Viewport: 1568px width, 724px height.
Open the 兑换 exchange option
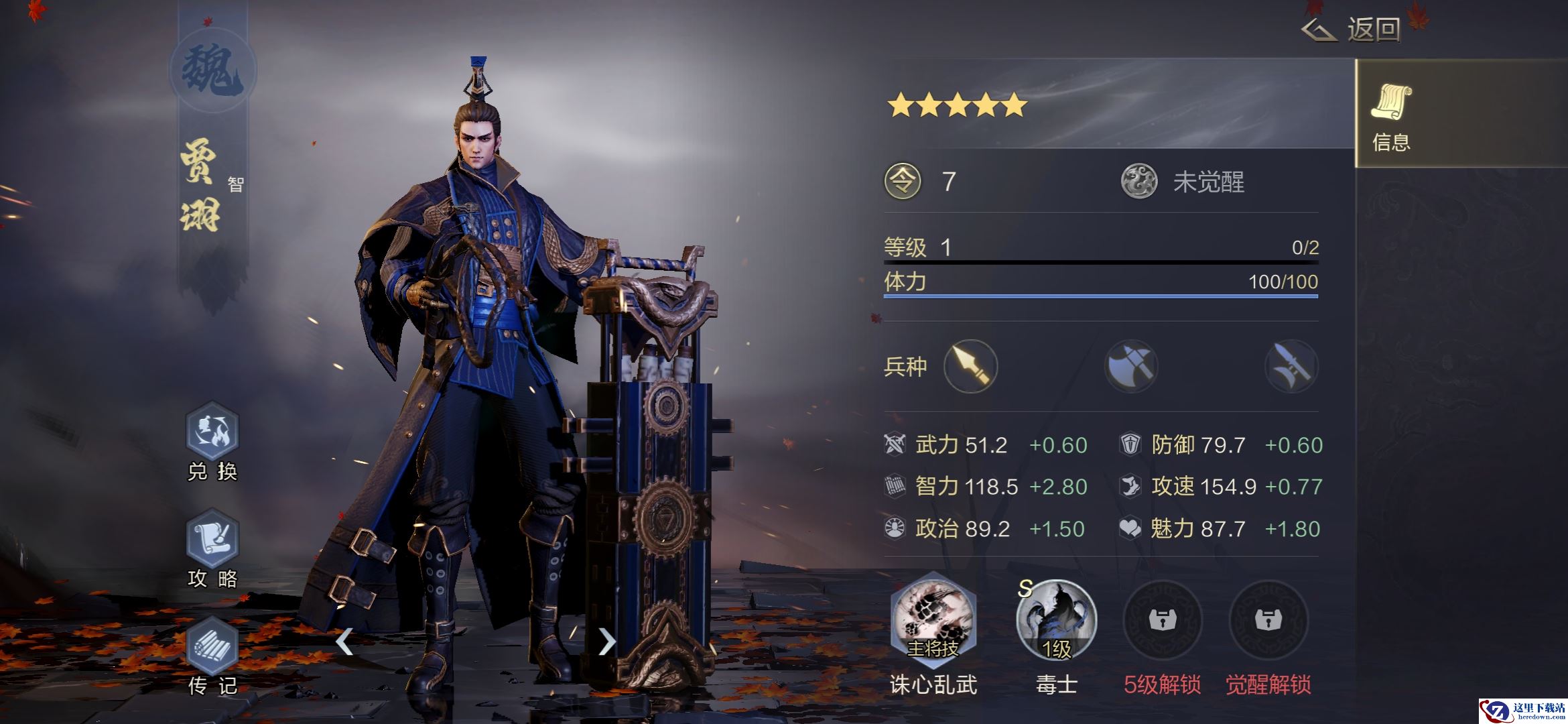(x=212, y=431)
